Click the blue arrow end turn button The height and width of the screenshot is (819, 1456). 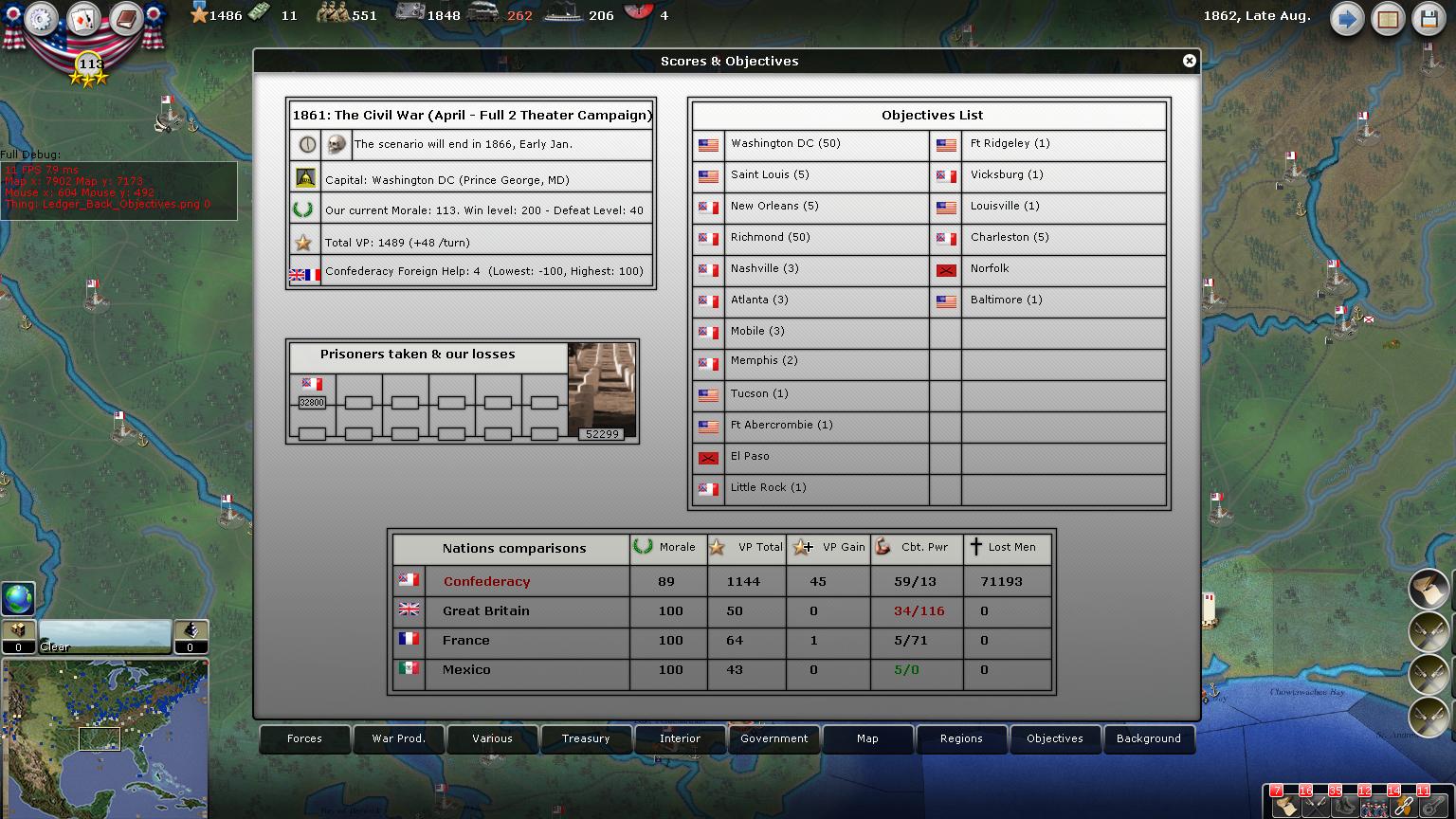pyautogui.click(x=1346, y=19)
